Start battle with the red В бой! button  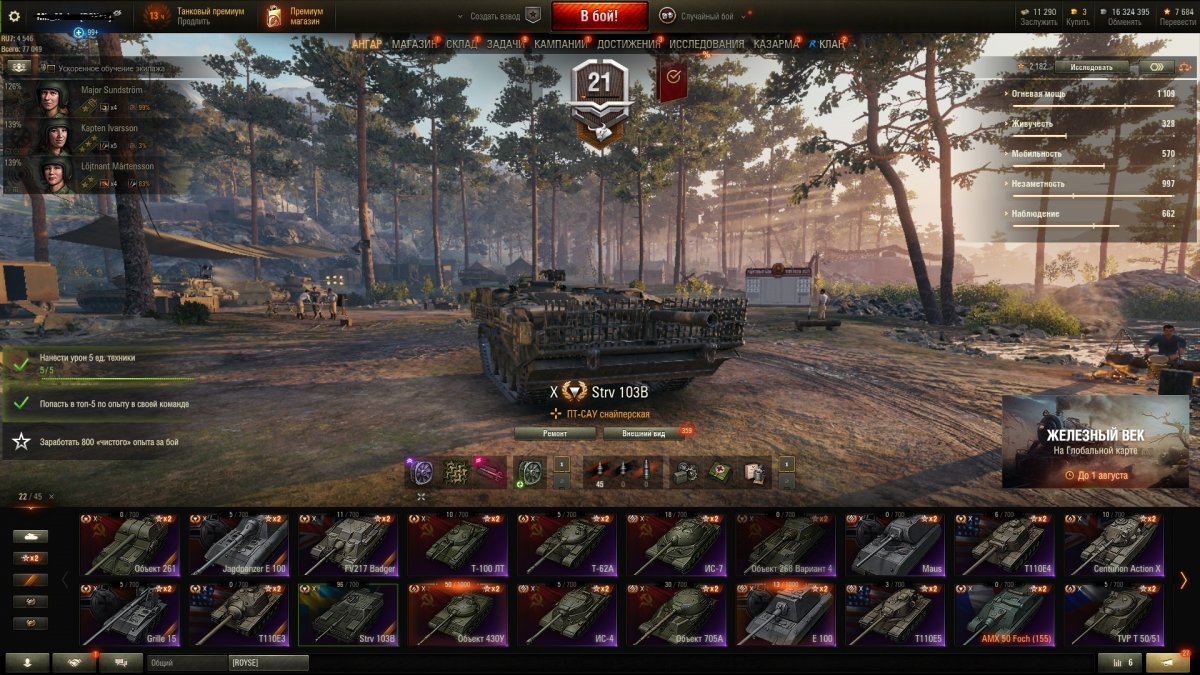(599, 16)
